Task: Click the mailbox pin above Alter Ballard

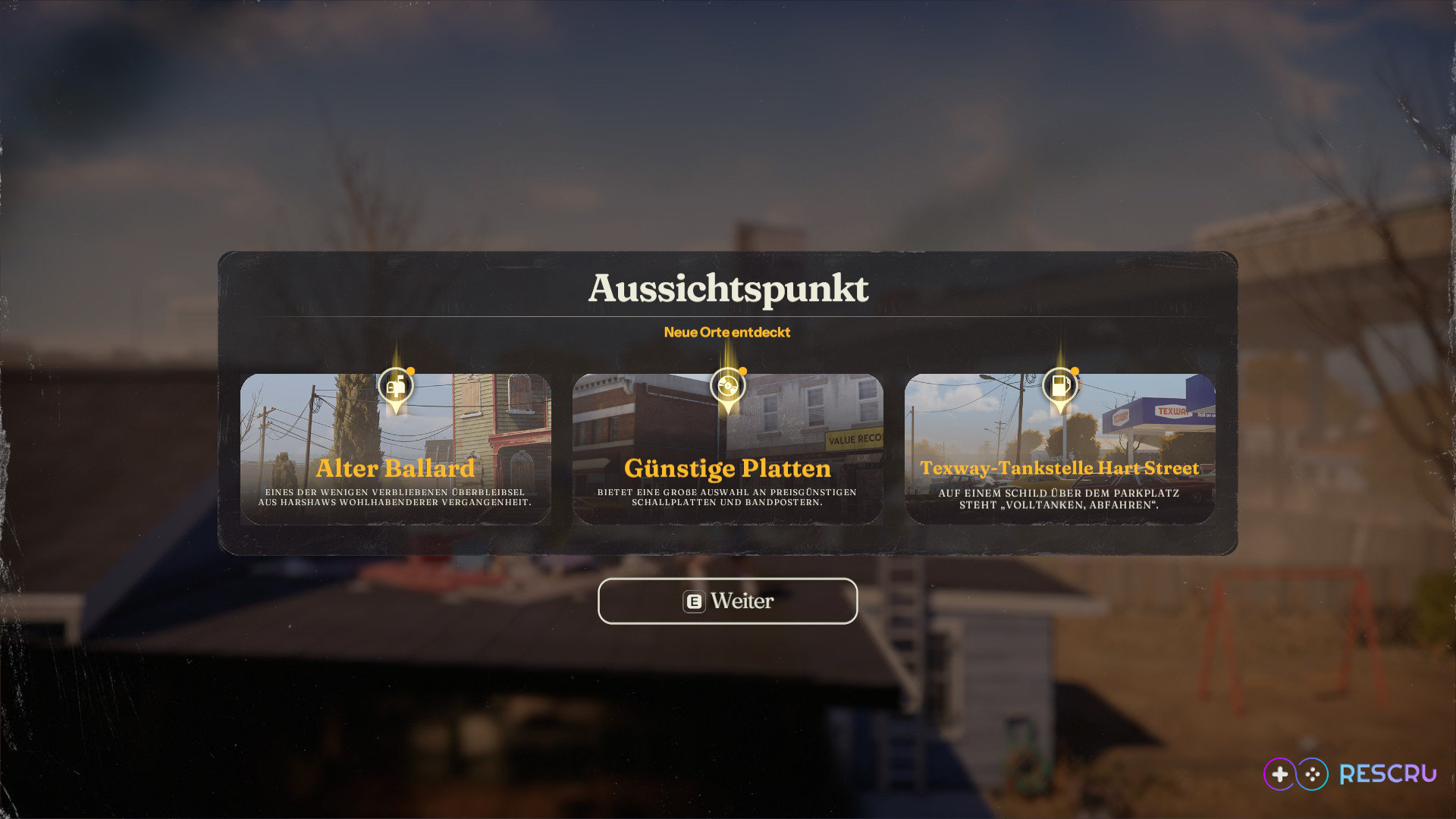Action: [x=395, y=386]
